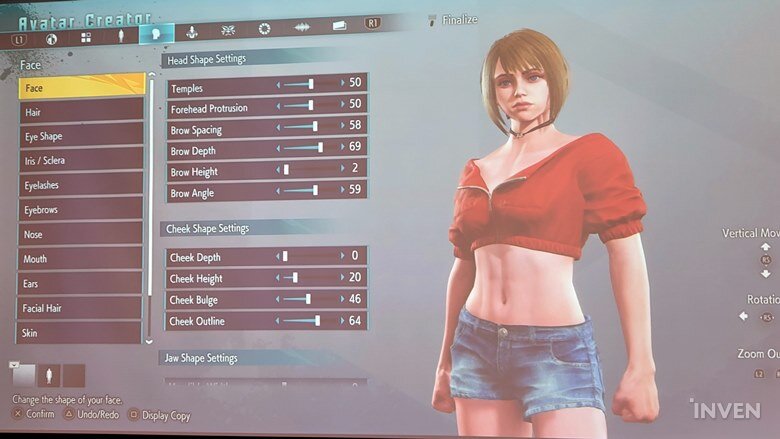Change the Cheek Bulge slider

[308, 299]
